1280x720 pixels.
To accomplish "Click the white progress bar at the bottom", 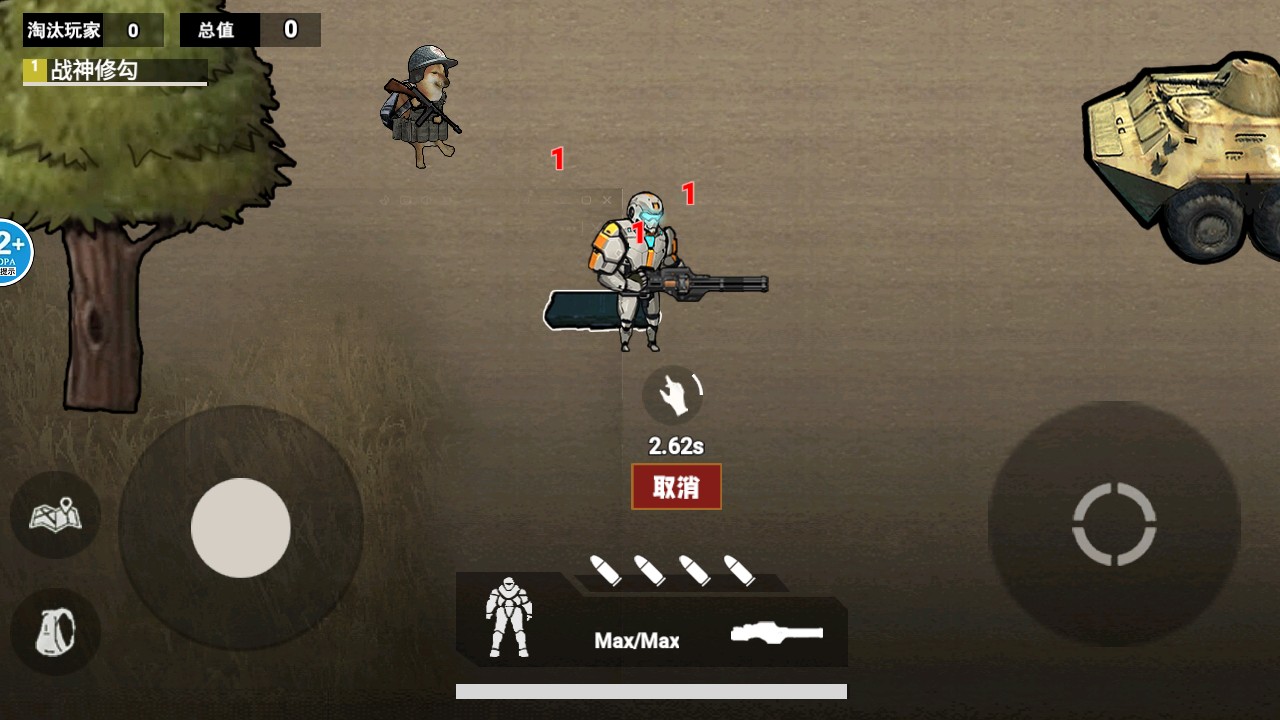I will [x=650, y=688].
